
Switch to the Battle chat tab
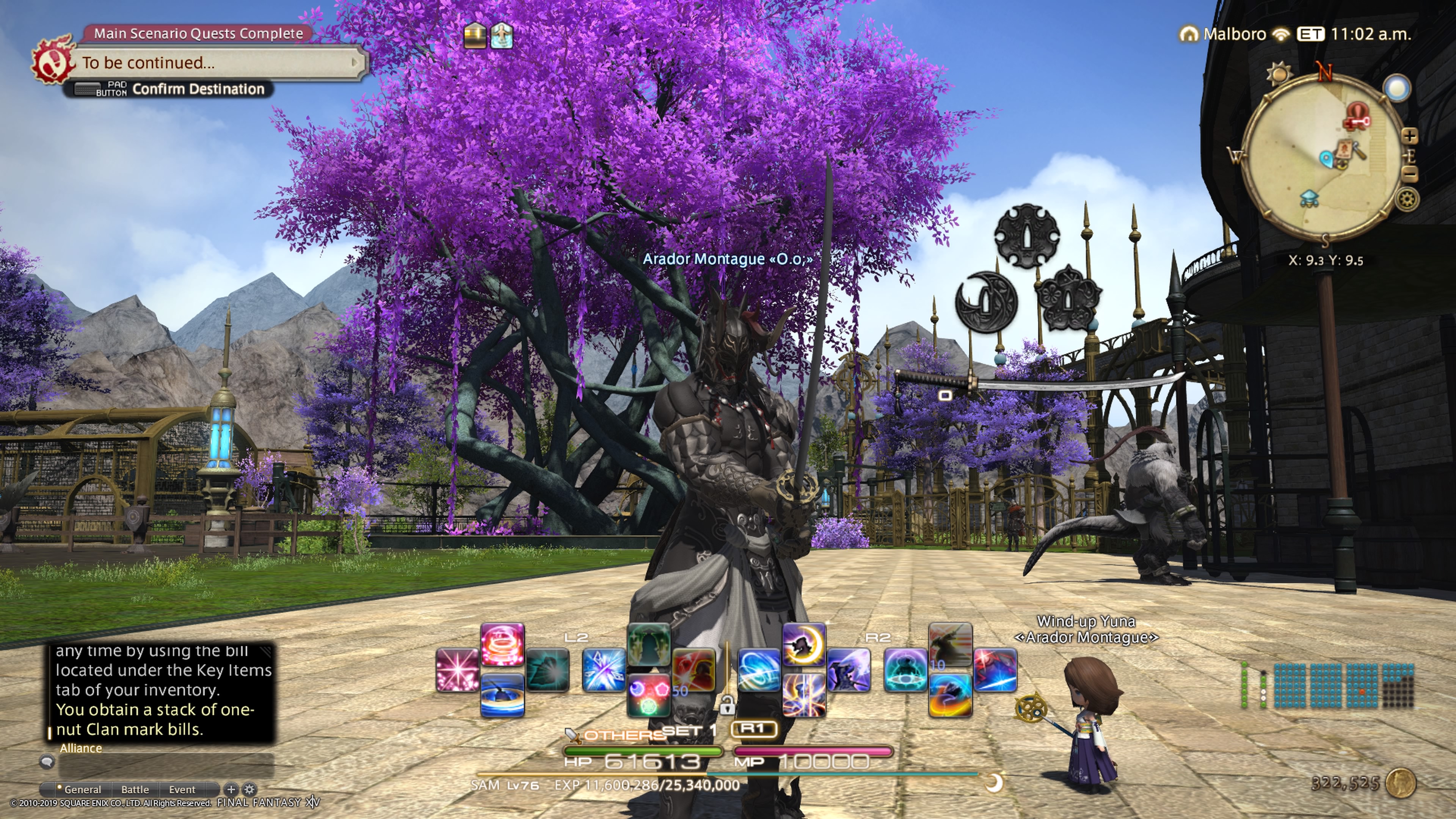(135, 789)
